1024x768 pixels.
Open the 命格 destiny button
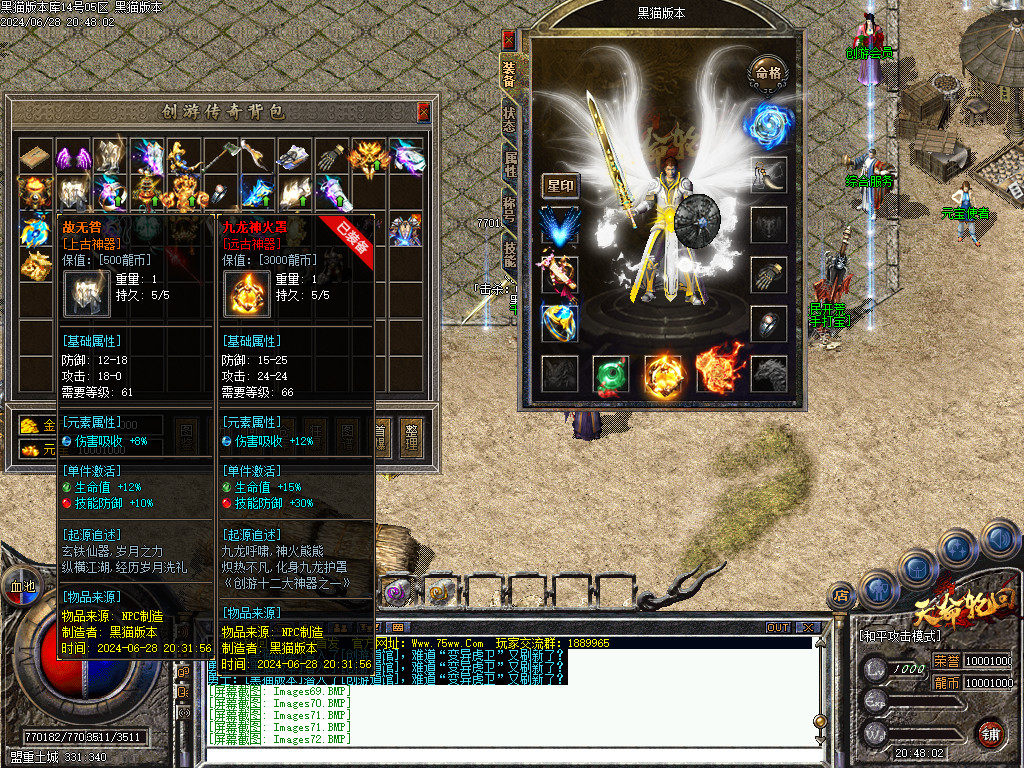[768, 72]
